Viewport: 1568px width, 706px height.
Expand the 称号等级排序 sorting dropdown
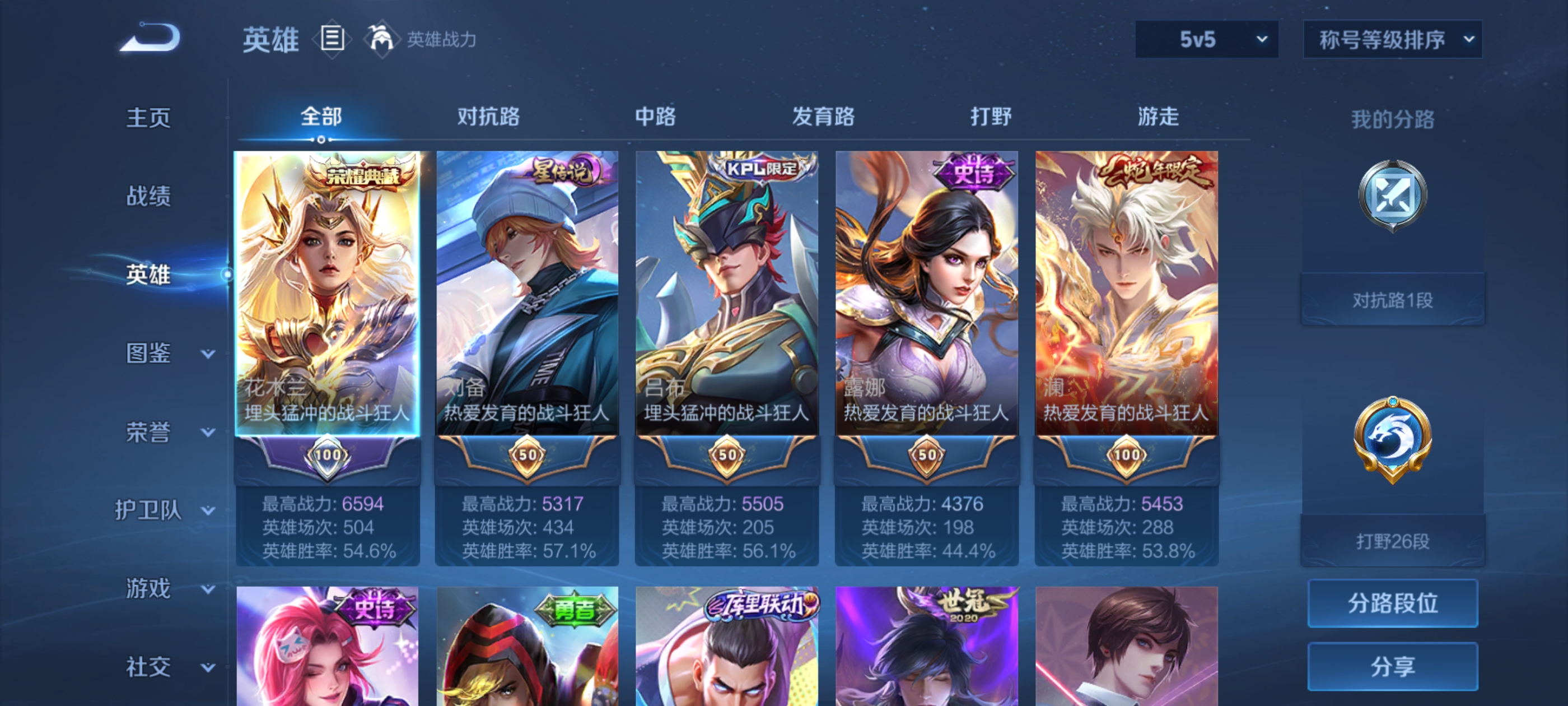click(x=1392, y=38)
